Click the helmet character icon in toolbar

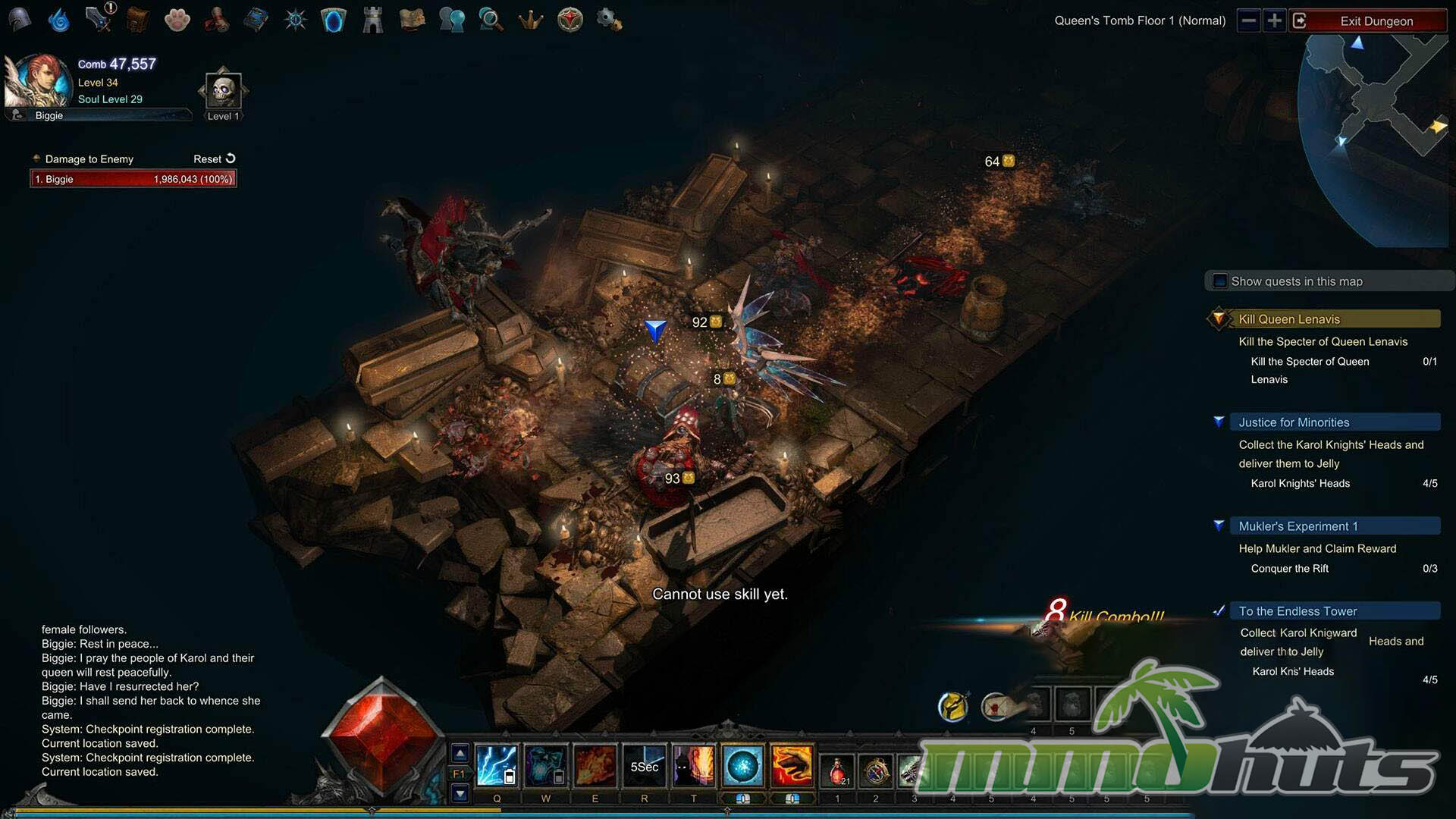click(20, 20)
